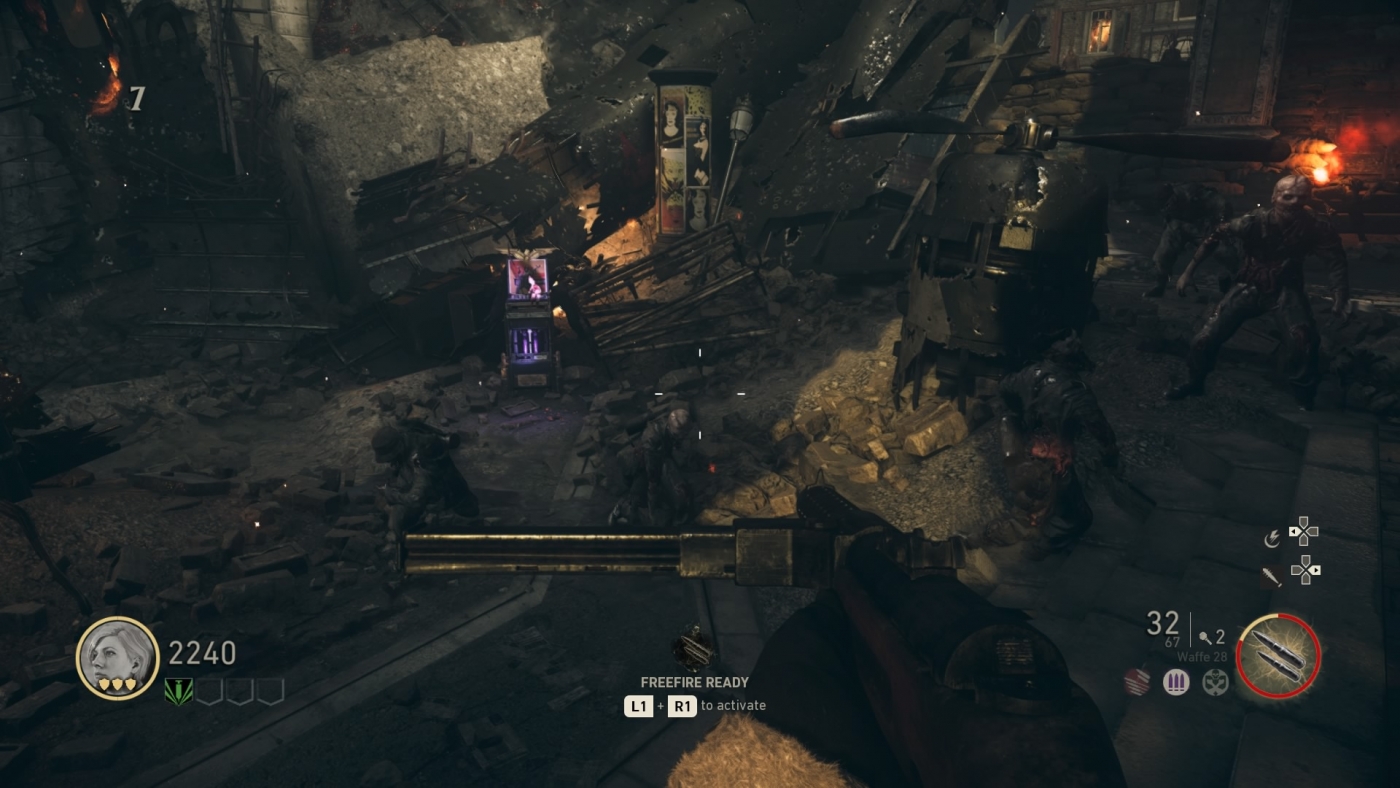Click the purple bullets ammo consumable icon
Screen dimensions: 1400x788
click(x=1176, y=680)
